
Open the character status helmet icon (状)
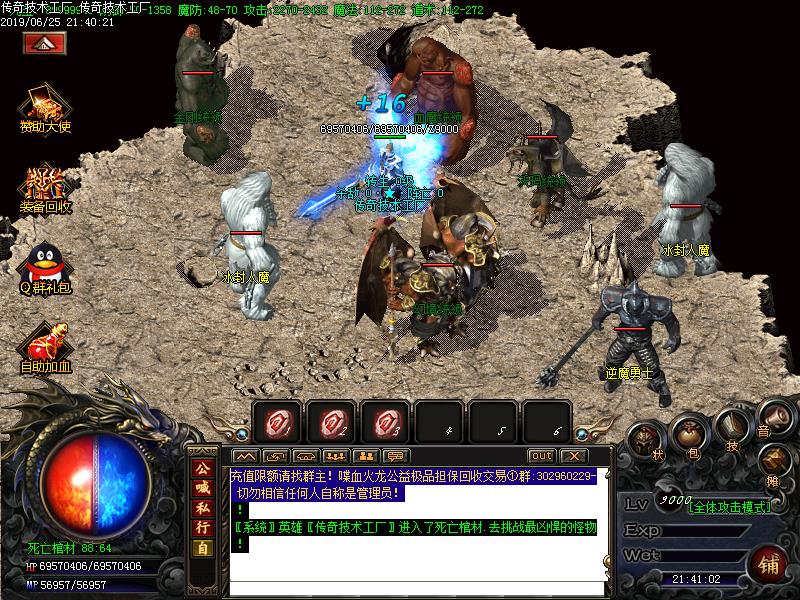647,440
